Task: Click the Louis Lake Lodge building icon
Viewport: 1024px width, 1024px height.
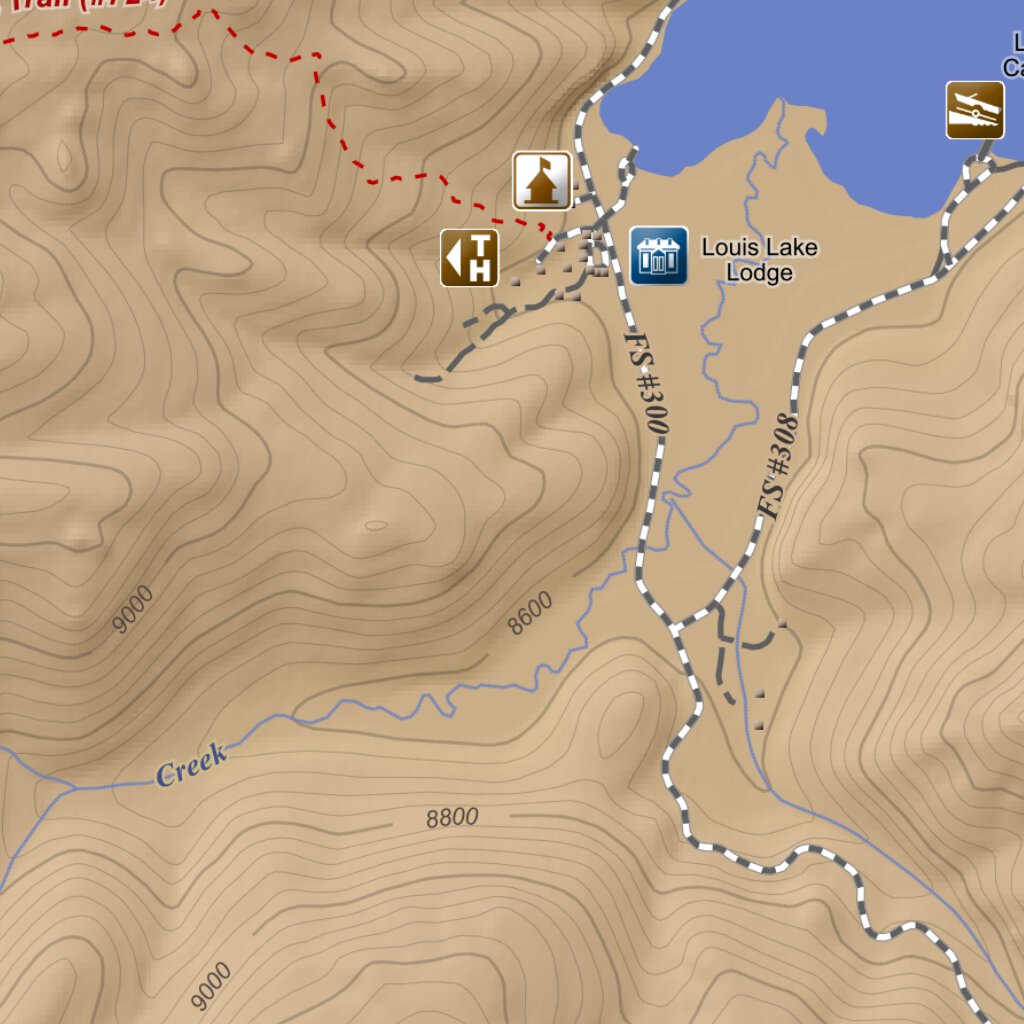Action: click(659, 256)
